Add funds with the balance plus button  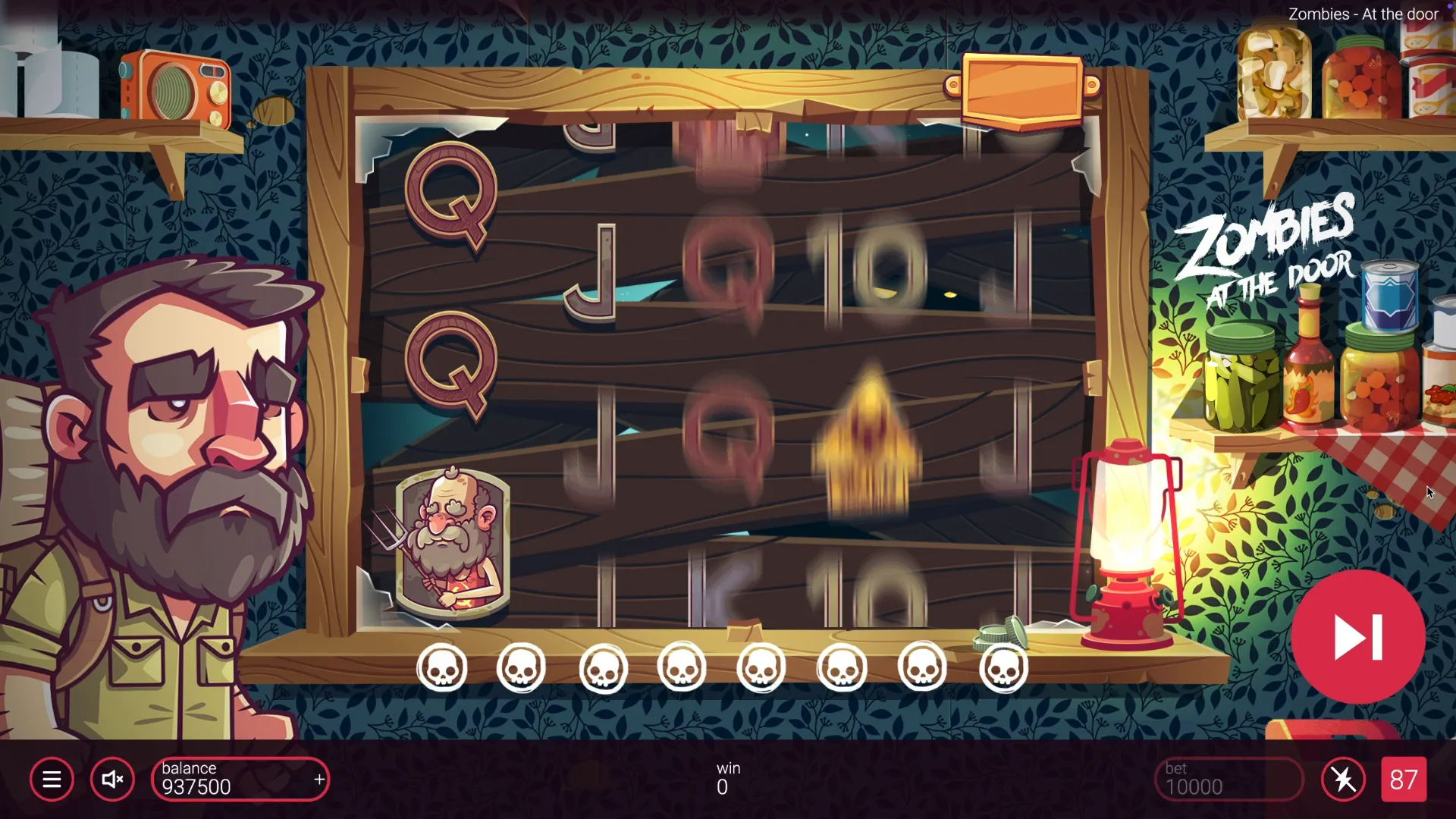(319, 780)
